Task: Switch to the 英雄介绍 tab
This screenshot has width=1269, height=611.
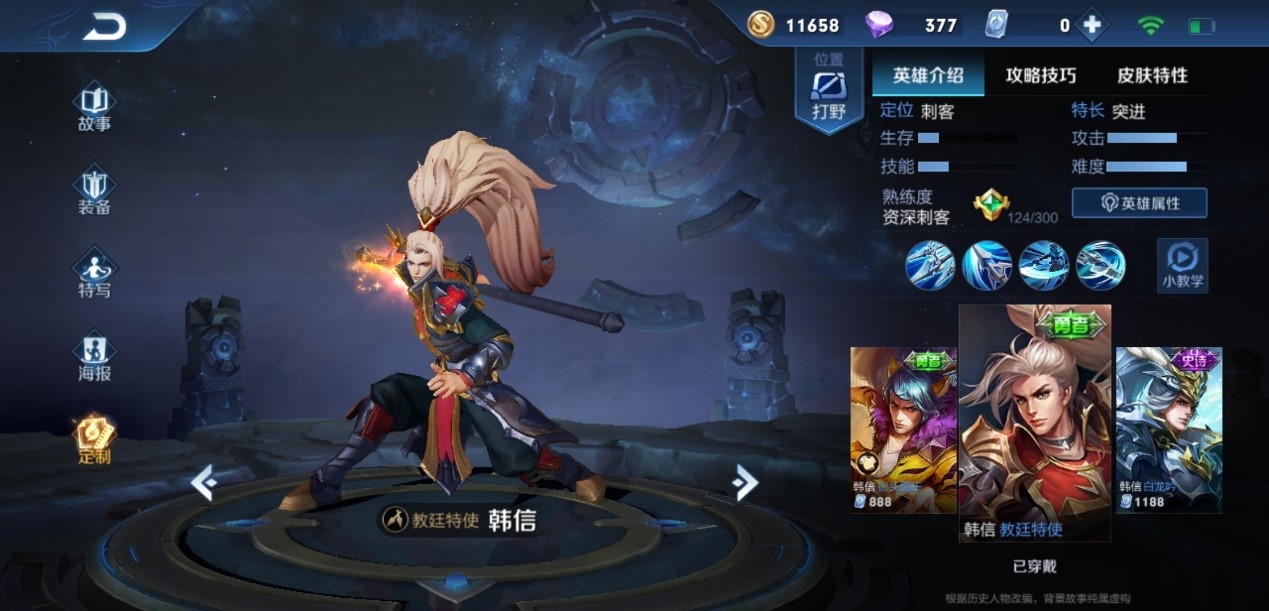Action: point(927,75)
